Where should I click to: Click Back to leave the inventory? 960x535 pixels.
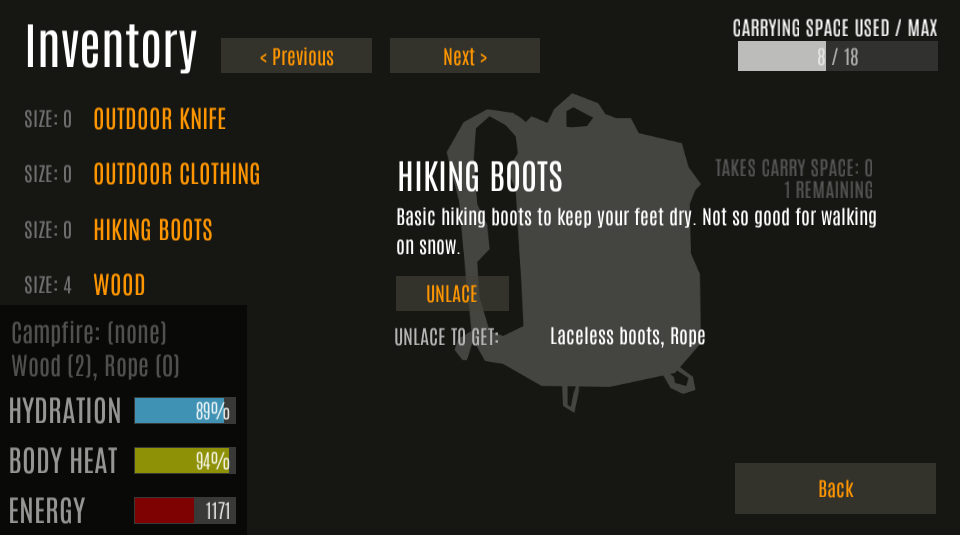click(835, 488)
